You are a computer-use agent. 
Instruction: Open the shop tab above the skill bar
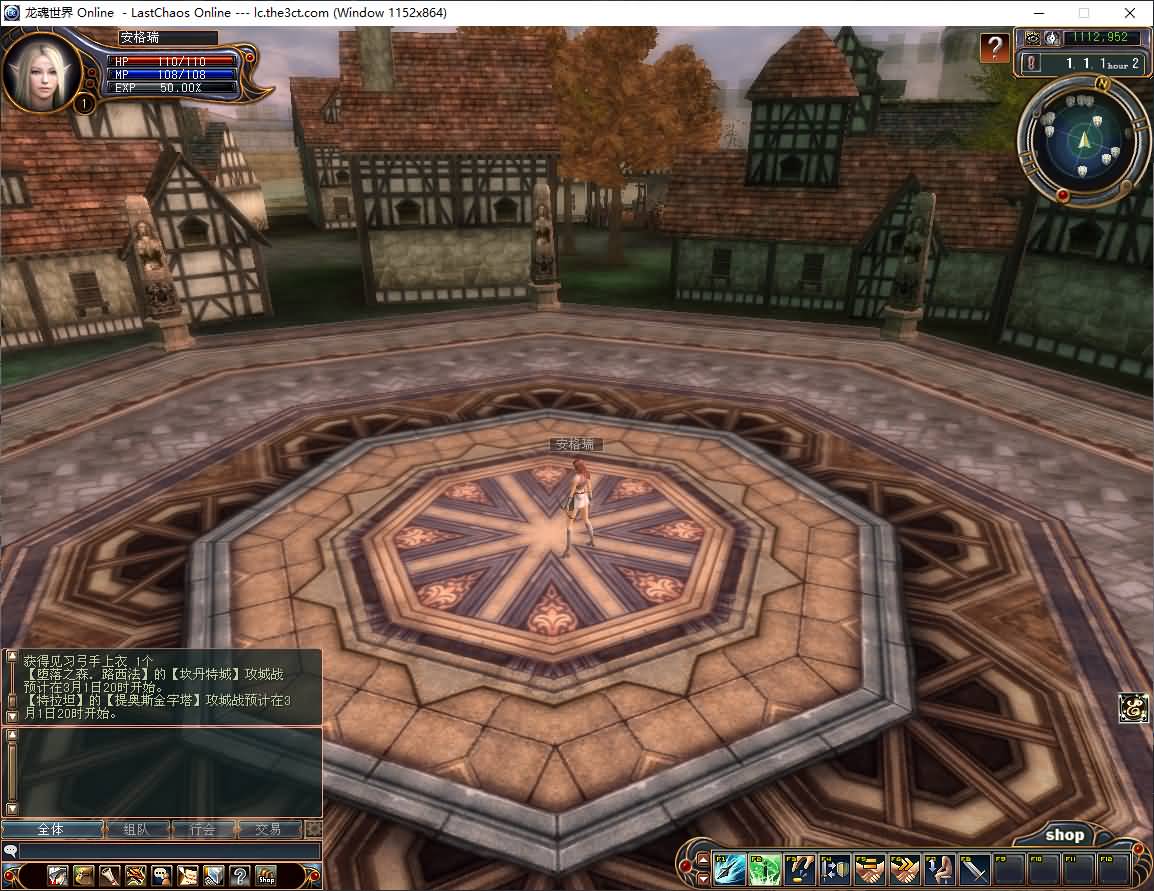click(x=1064, y=835)
